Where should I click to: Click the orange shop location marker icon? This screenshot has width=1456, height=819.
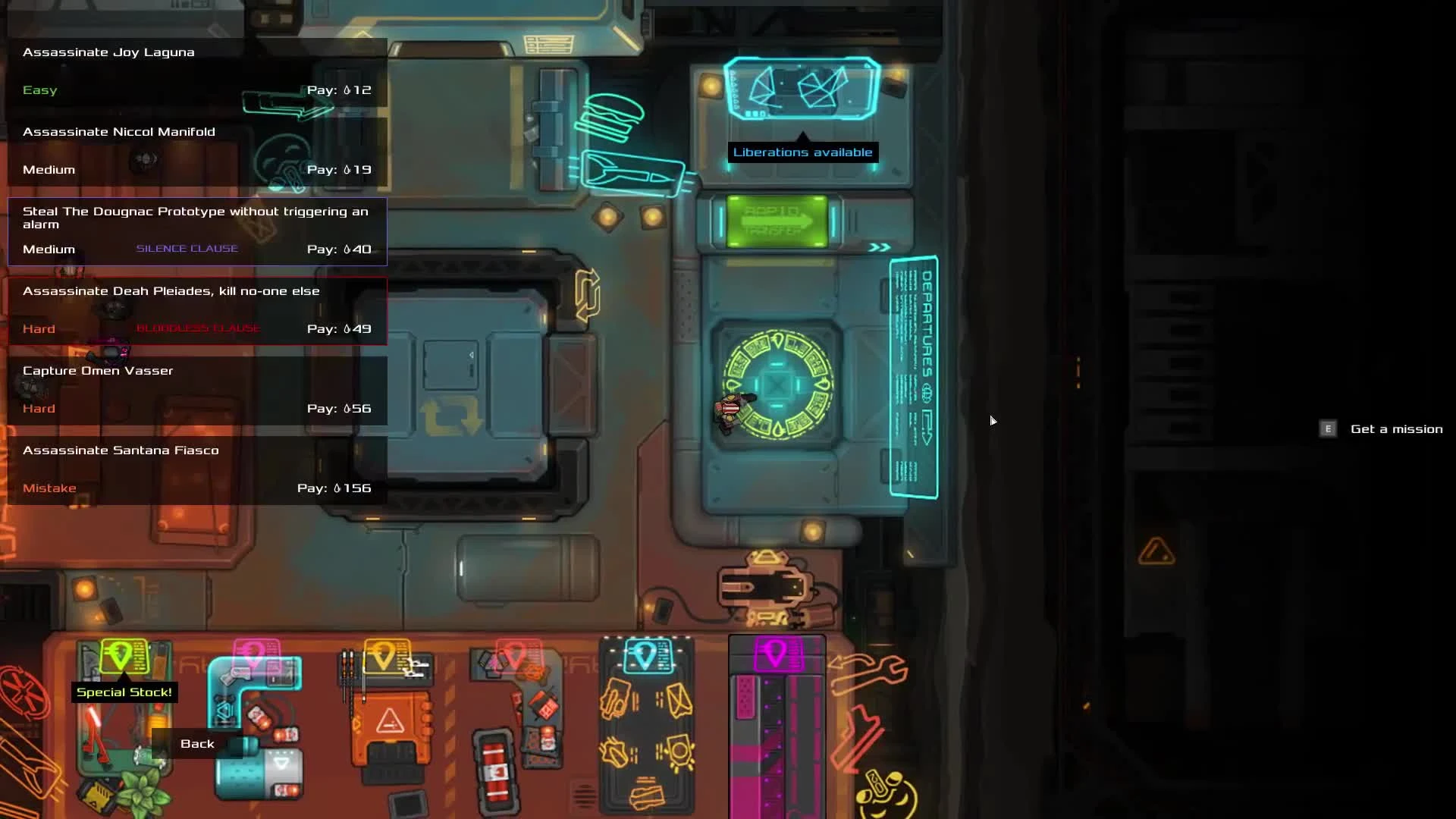pos(384,657)
